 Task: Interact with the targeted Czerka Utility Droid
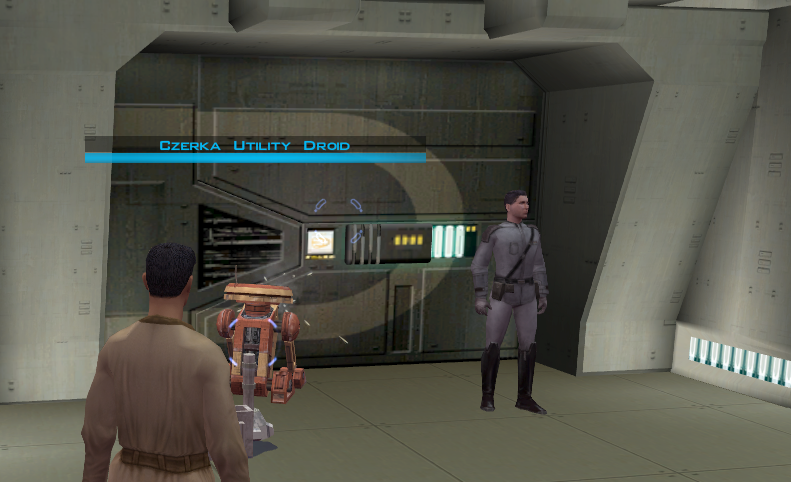pos(259,336)
